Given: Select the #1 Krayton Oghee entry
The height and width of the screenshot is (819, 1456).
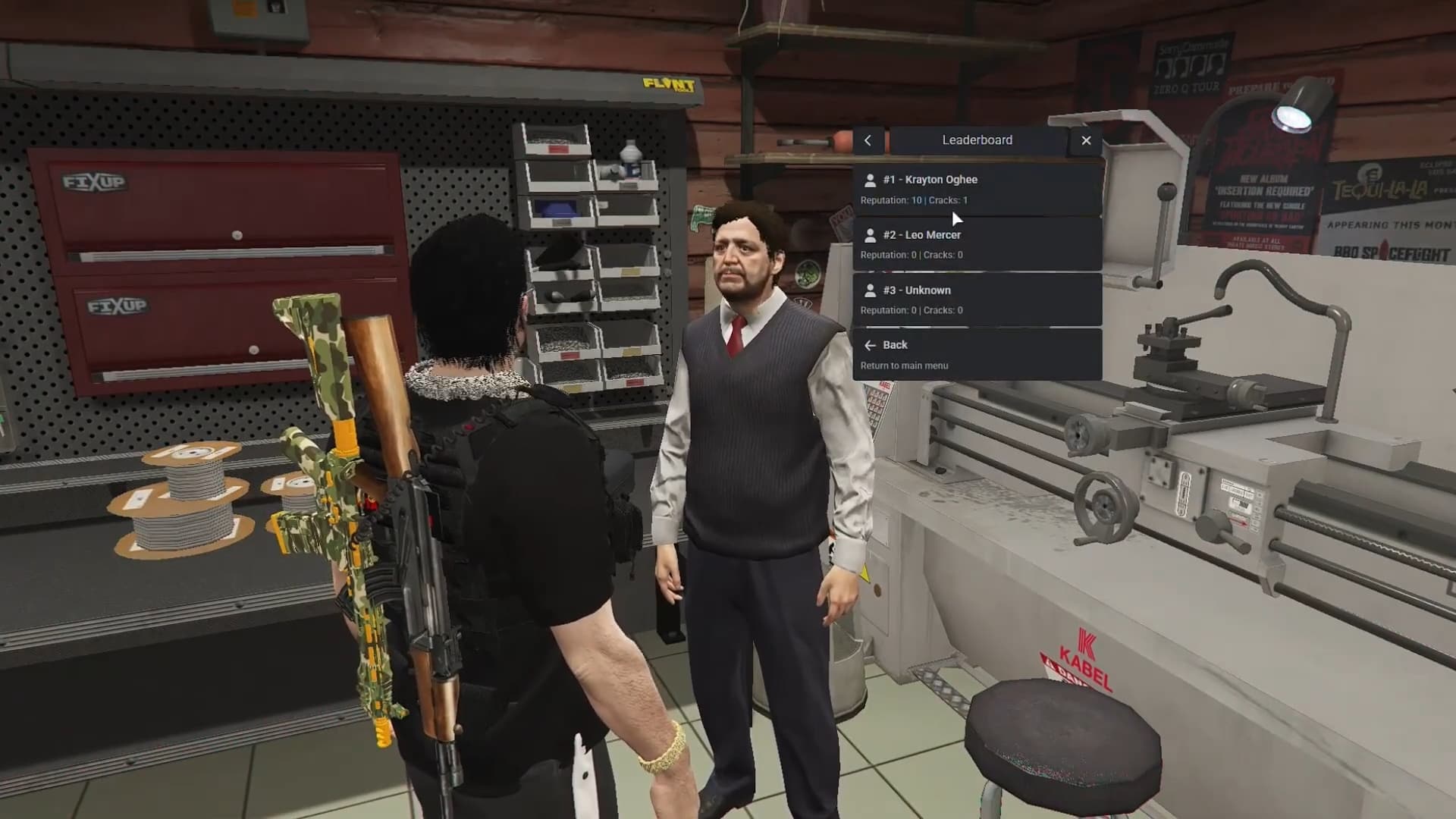Looking at the screenshot, I should (977, 189).
